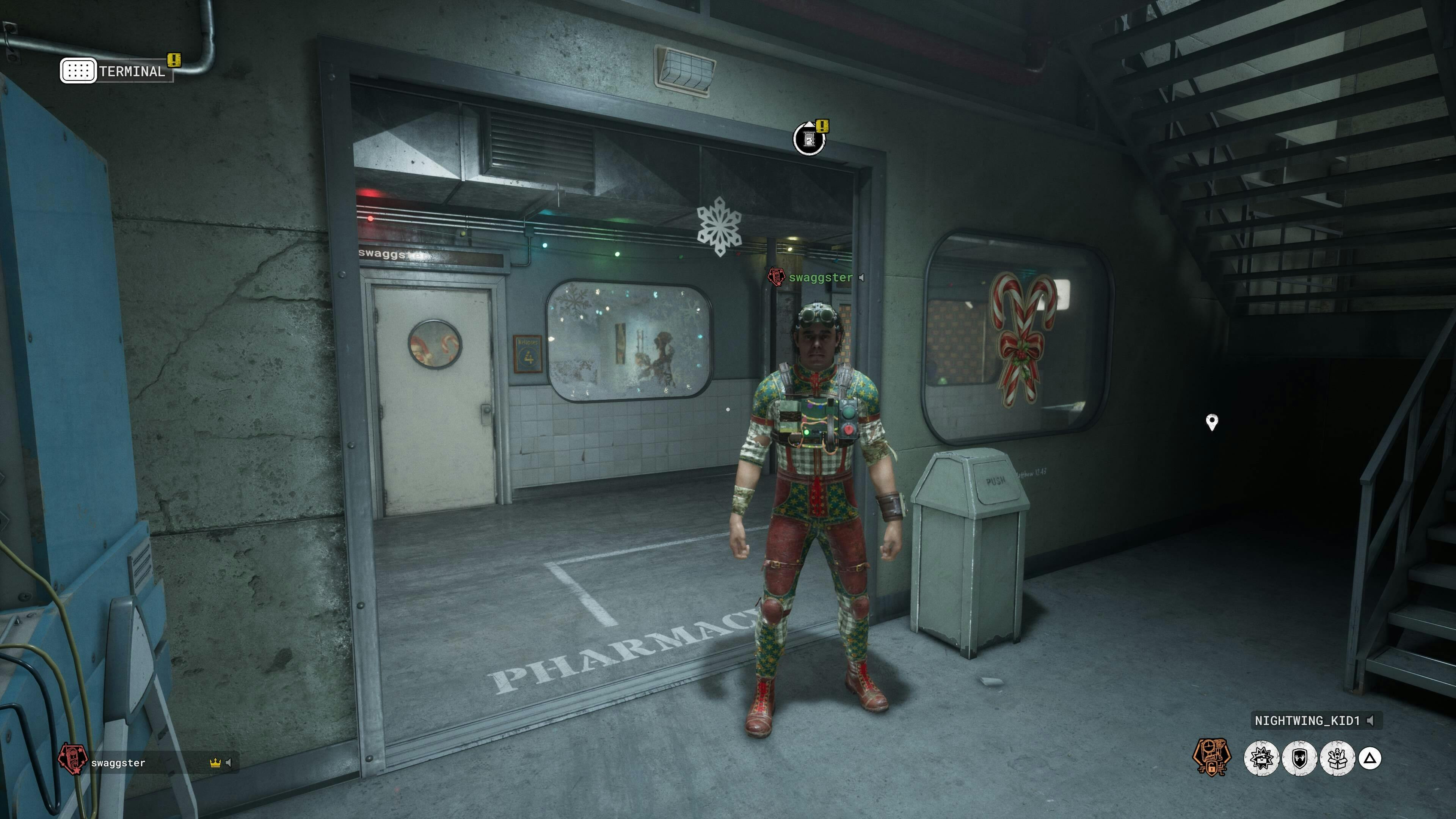
Task: Select the gold crown host icon
Action: click(x=215, y=763)
